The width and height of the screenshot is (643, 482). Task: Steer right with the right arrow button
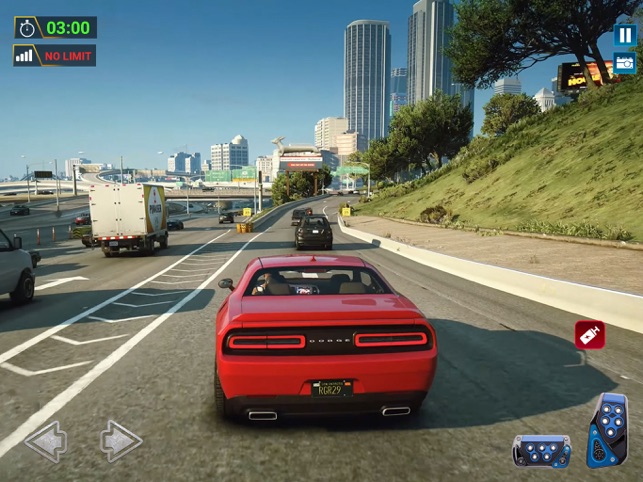coord(120,440)
